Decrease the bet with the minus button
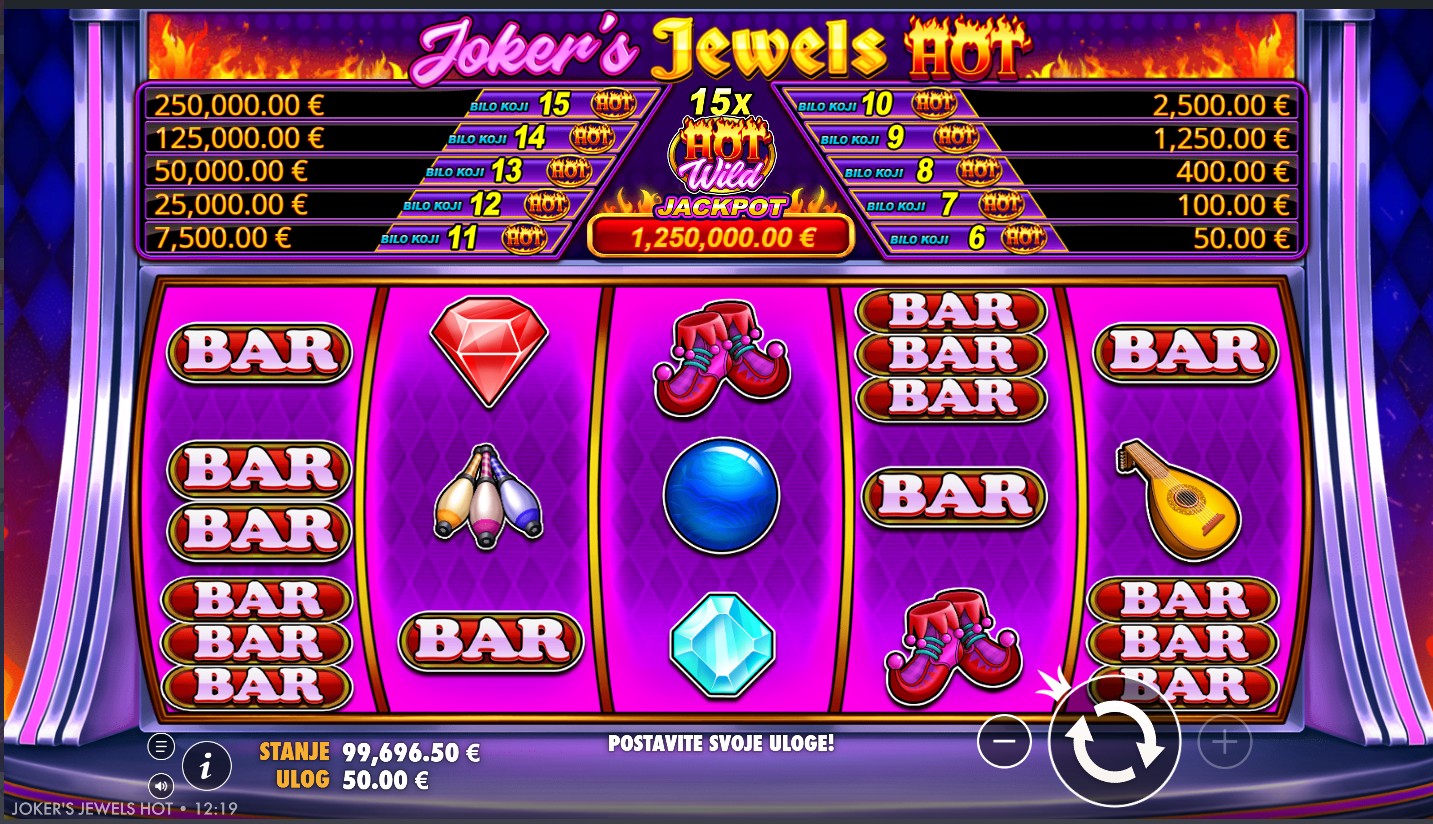This screenshot has height=824, width=1433. (x=1004, y=741)
